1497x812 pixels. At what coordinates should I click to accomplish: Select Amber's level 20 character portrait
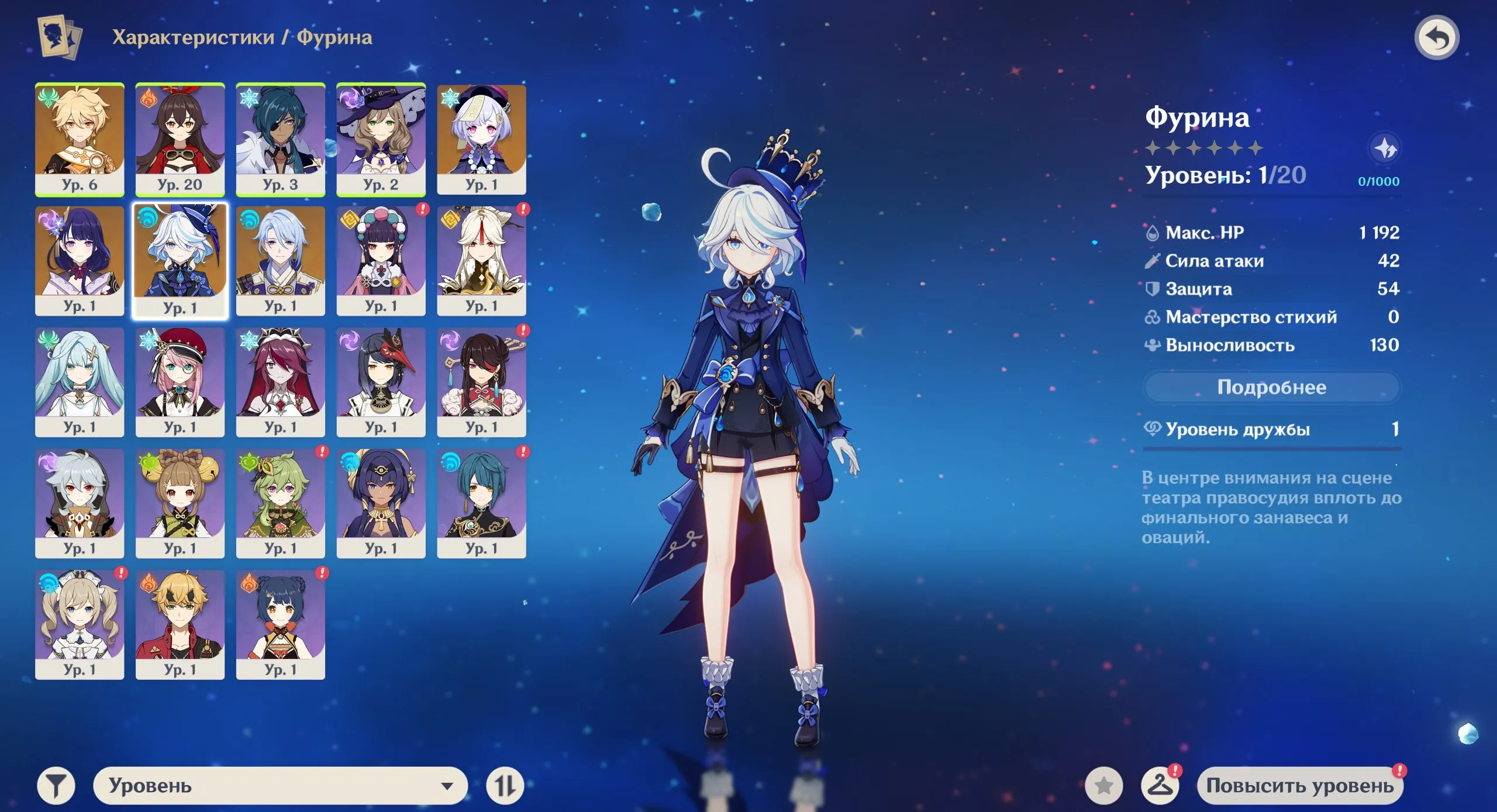point(180,139)
